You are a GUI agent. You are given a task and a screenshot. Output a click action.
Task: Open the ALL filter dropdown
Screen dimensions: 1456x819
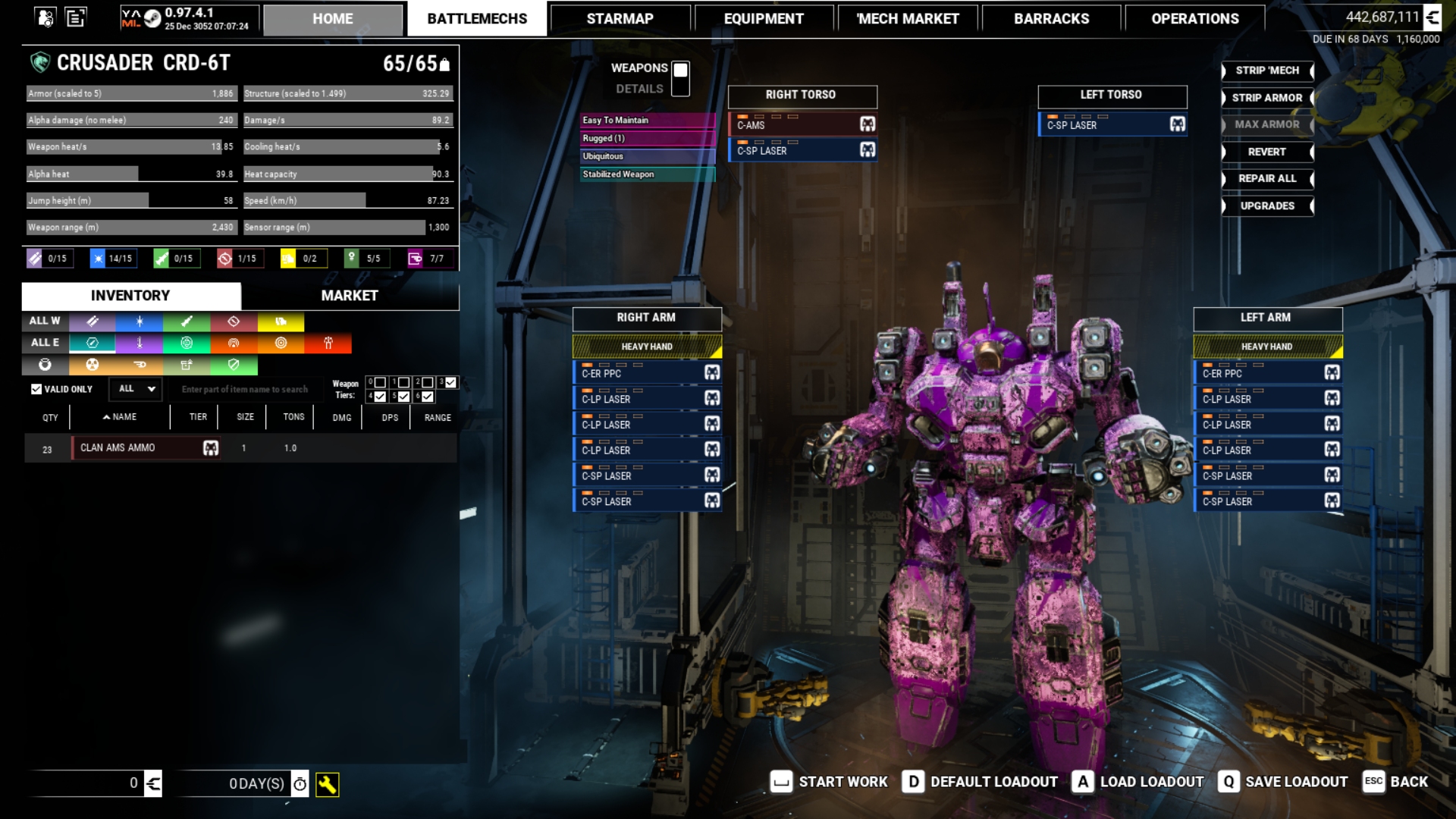tap(136, 389)
